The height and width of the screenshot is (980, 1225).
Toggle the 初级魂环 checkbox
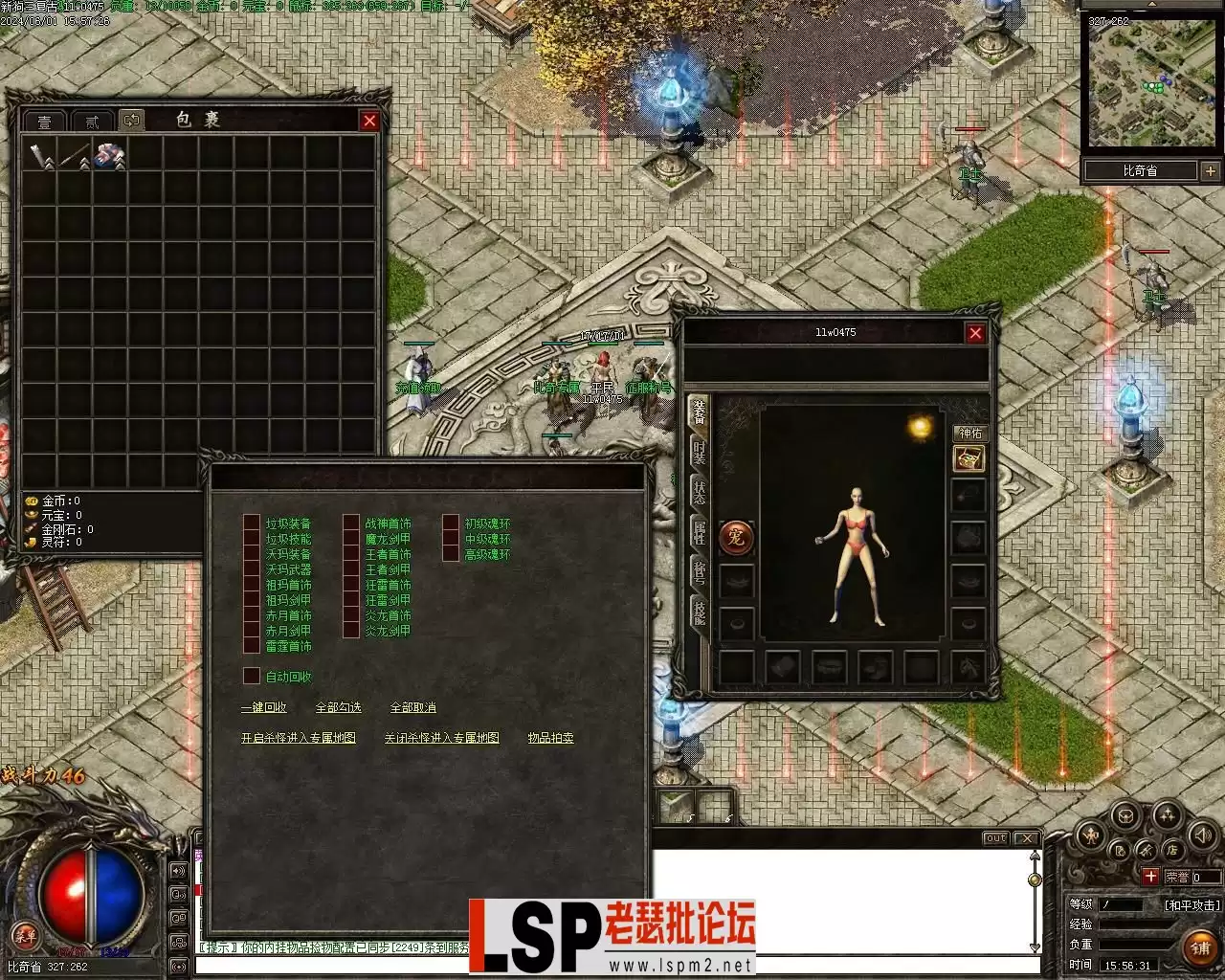(x=452, y=523)
